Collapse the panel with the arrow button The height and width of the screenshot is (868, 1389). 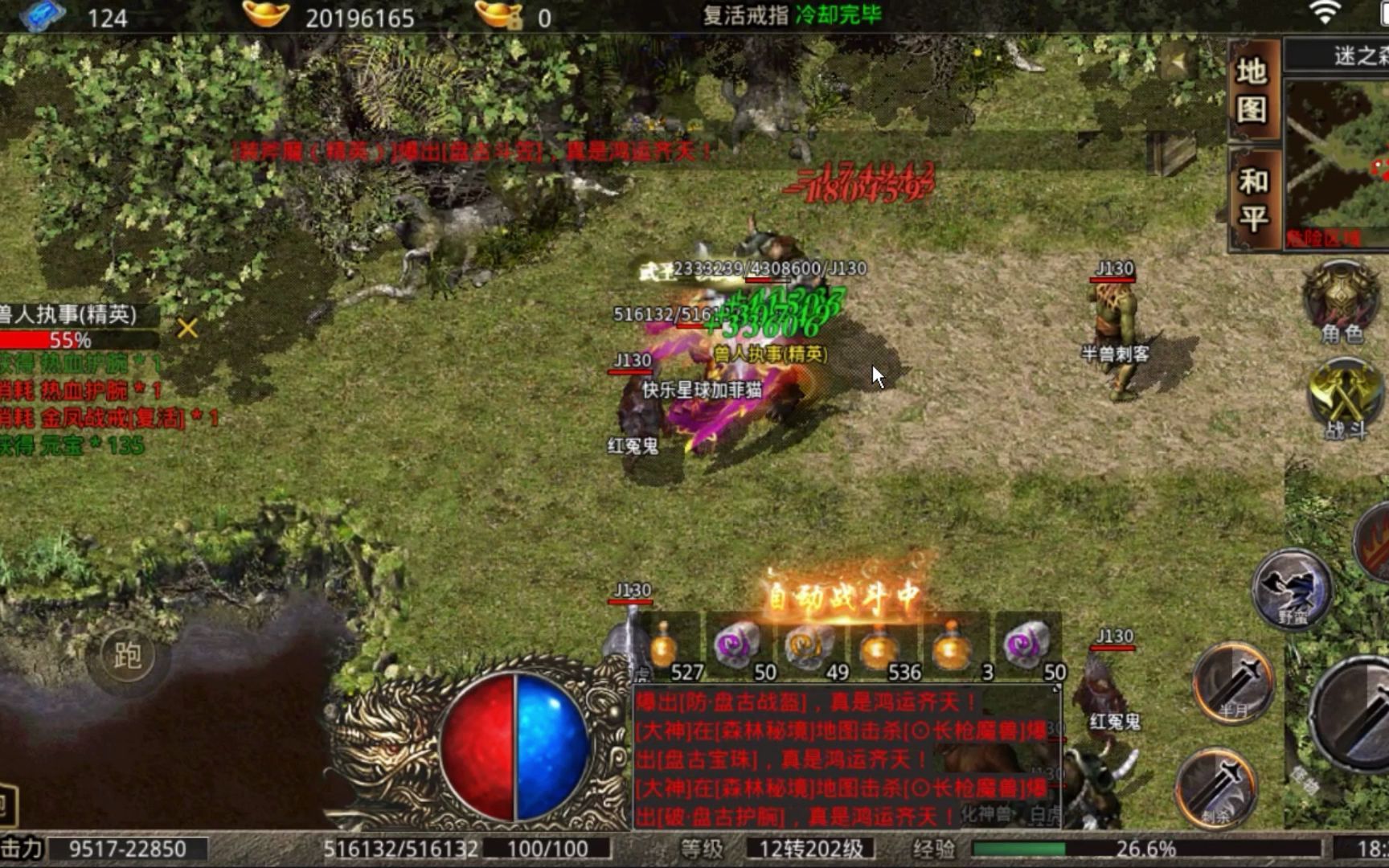(x=1178, y=62)
